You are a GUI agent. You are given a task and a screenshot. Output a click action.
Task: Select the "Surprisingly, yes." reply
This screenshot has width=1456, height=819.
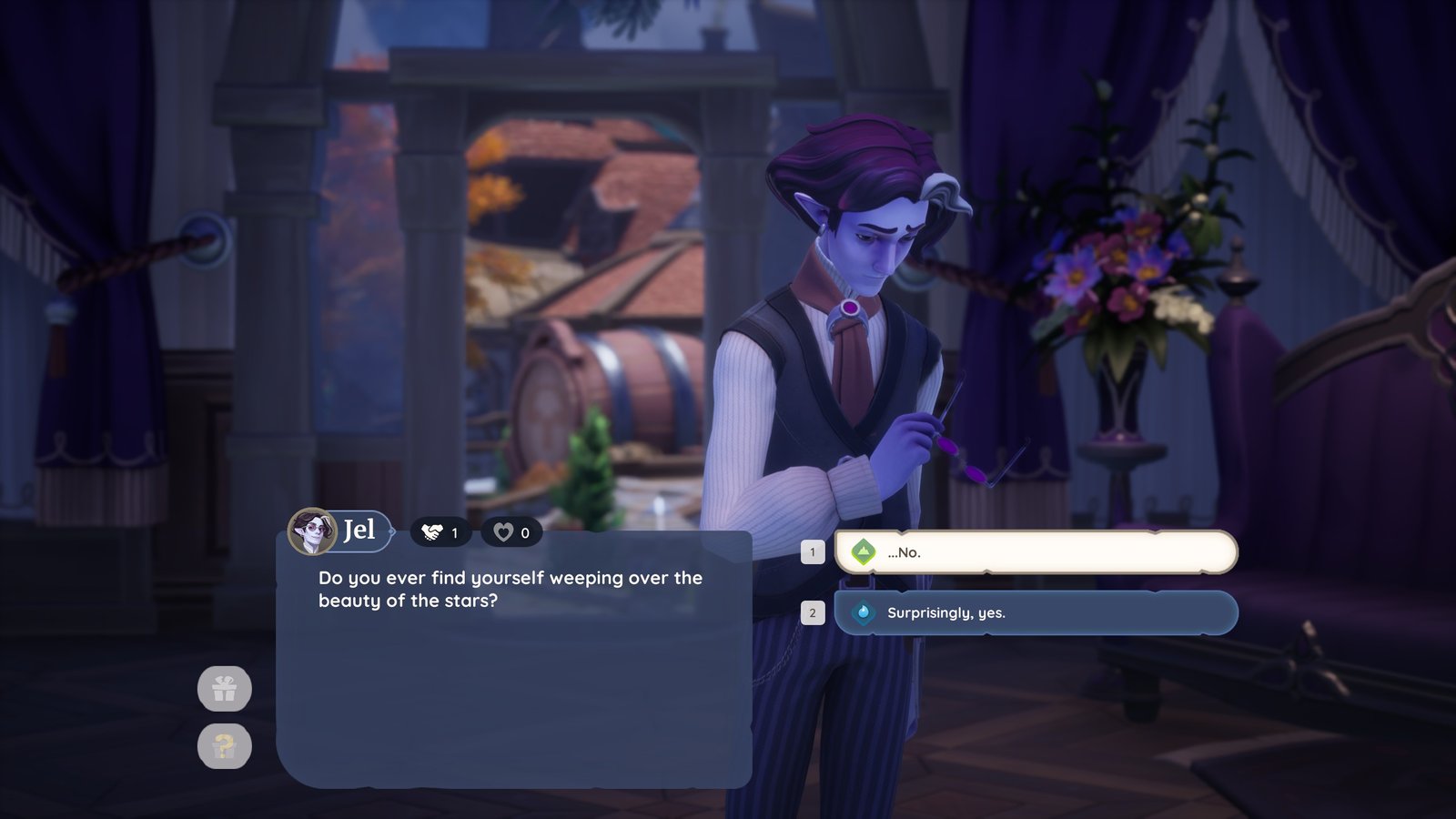pyautogui.click(x=1036, y=613)
